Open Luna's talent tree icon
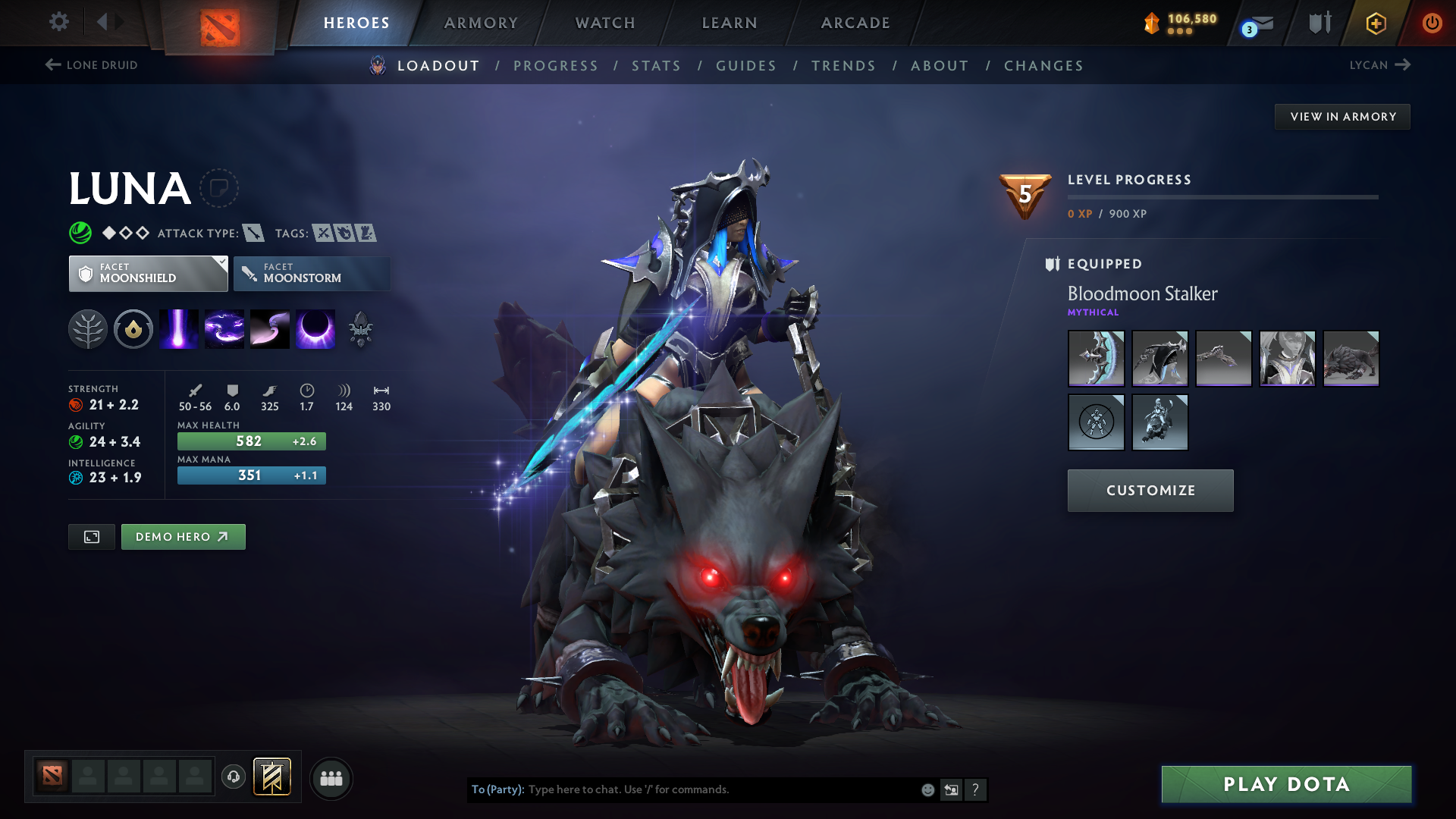 (x=88, y=328)
